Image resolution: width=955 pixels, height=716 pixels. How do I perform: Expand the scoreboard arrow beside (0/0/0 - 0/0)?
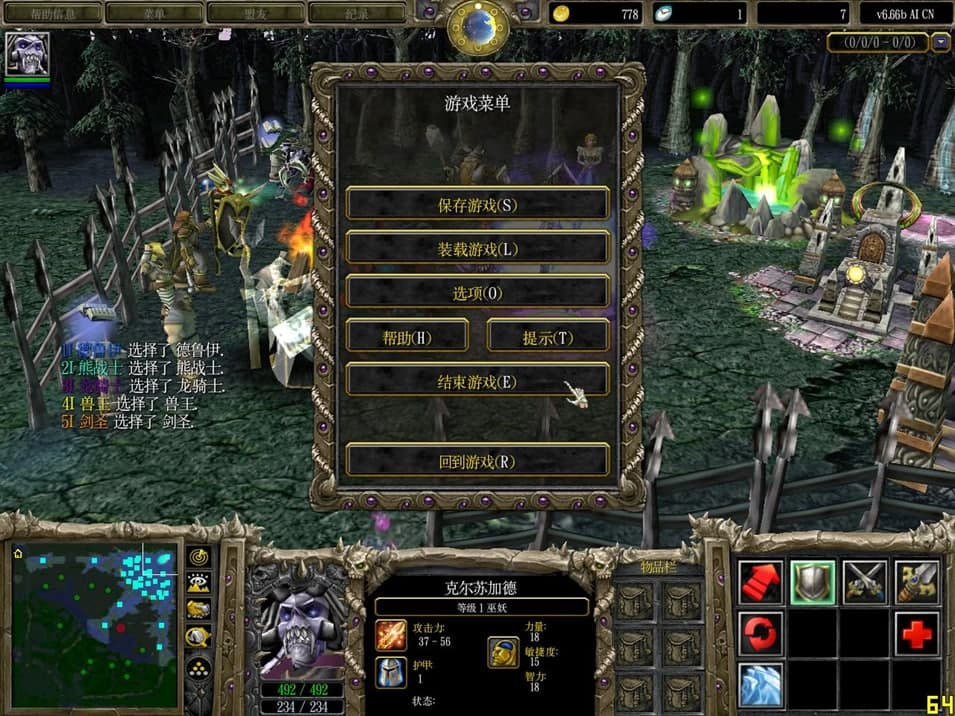[x=940, y=43]
